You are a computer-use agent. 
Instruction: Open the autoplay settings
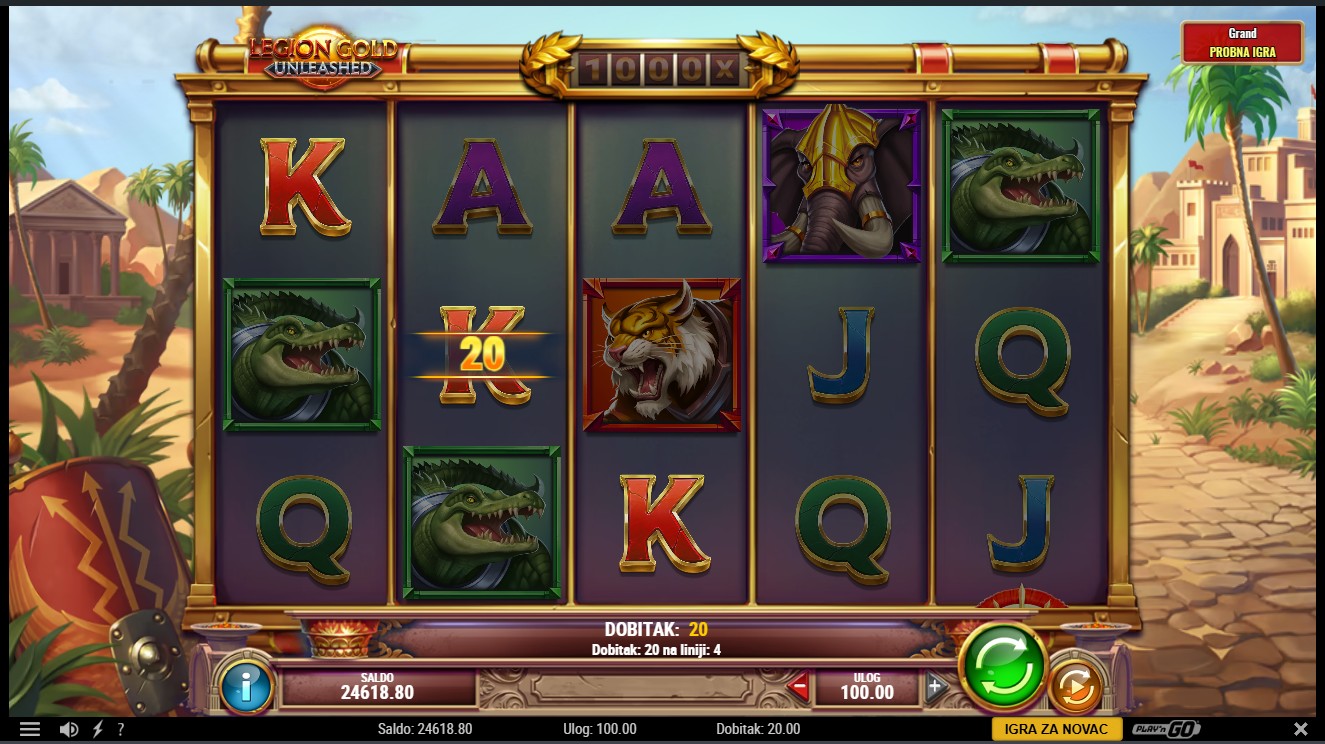click(x=1076, y=687)
